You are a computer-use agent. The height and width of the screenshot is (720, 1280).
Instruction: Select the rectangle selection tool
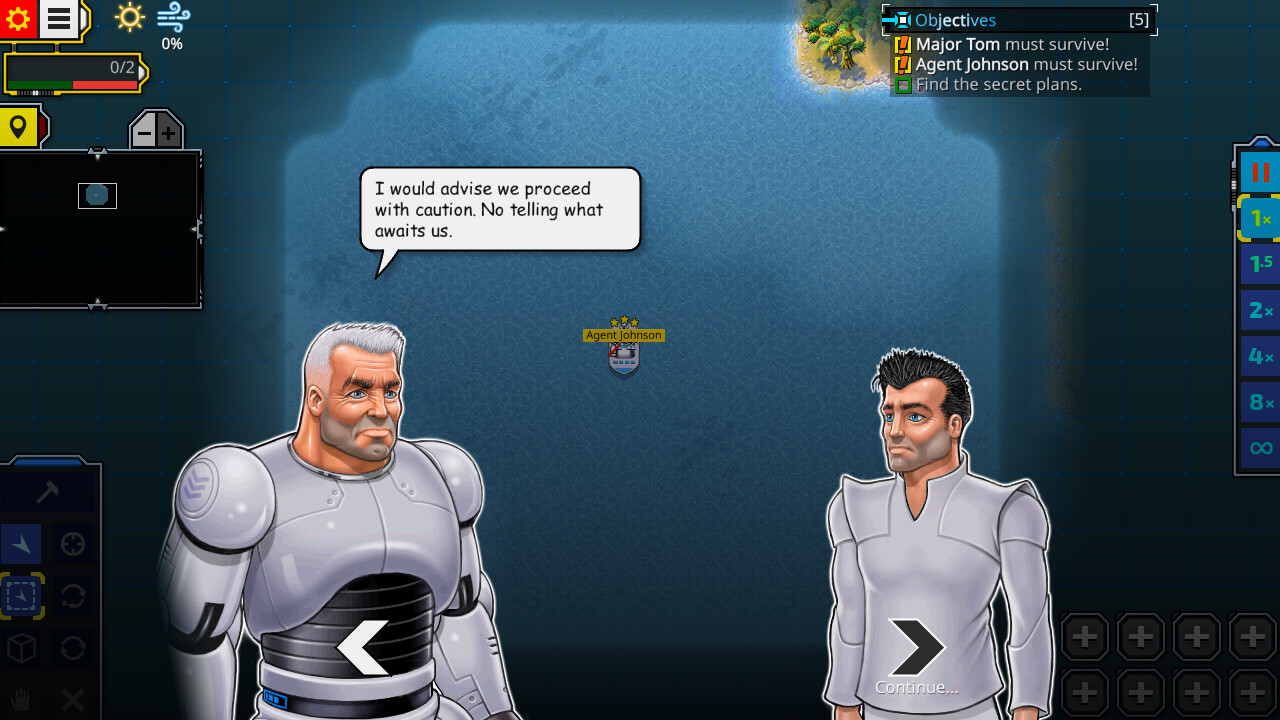tap(21, 596)
